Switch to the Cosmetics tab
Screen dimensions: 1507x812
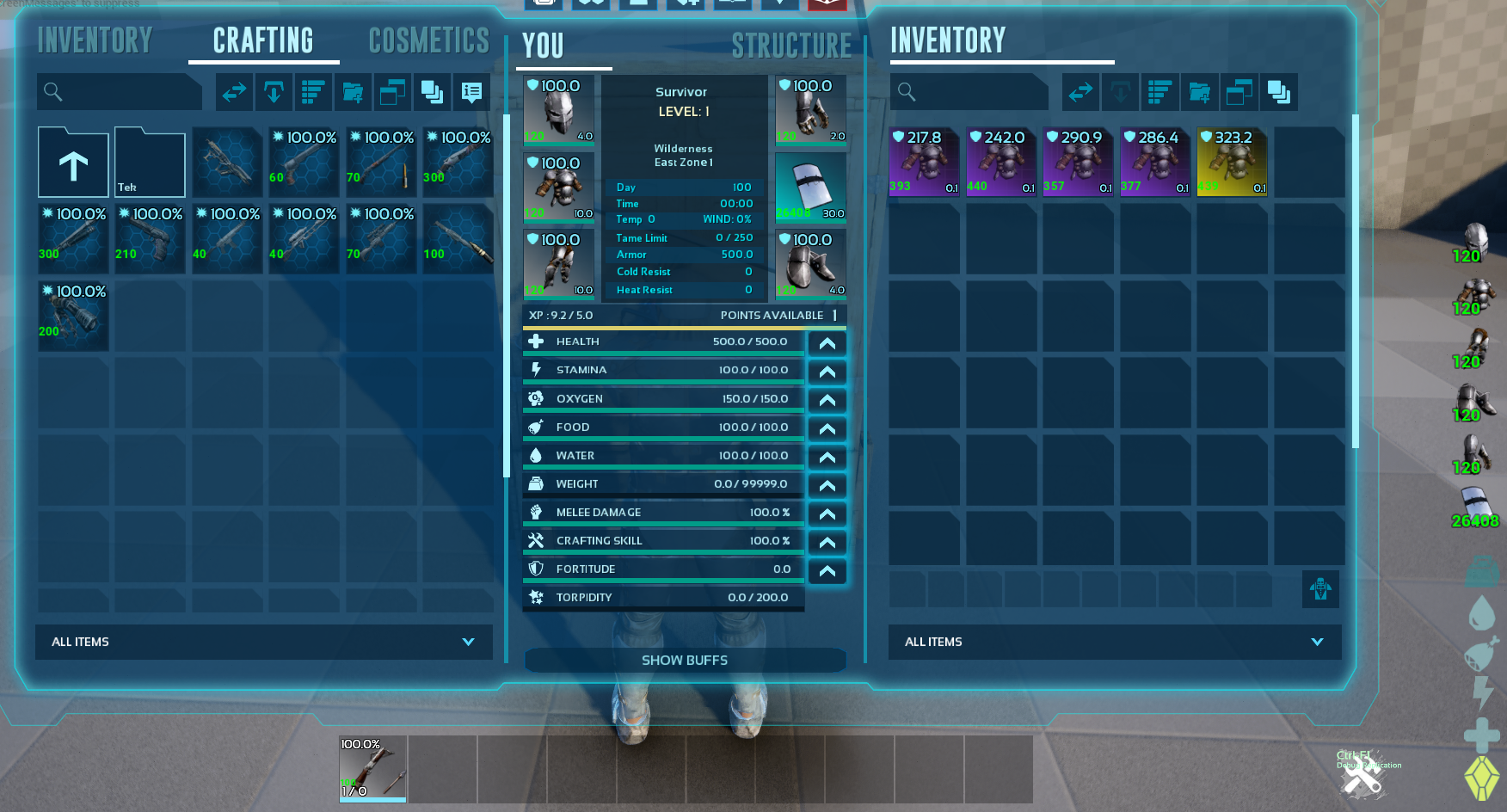[x=428, y=40]
